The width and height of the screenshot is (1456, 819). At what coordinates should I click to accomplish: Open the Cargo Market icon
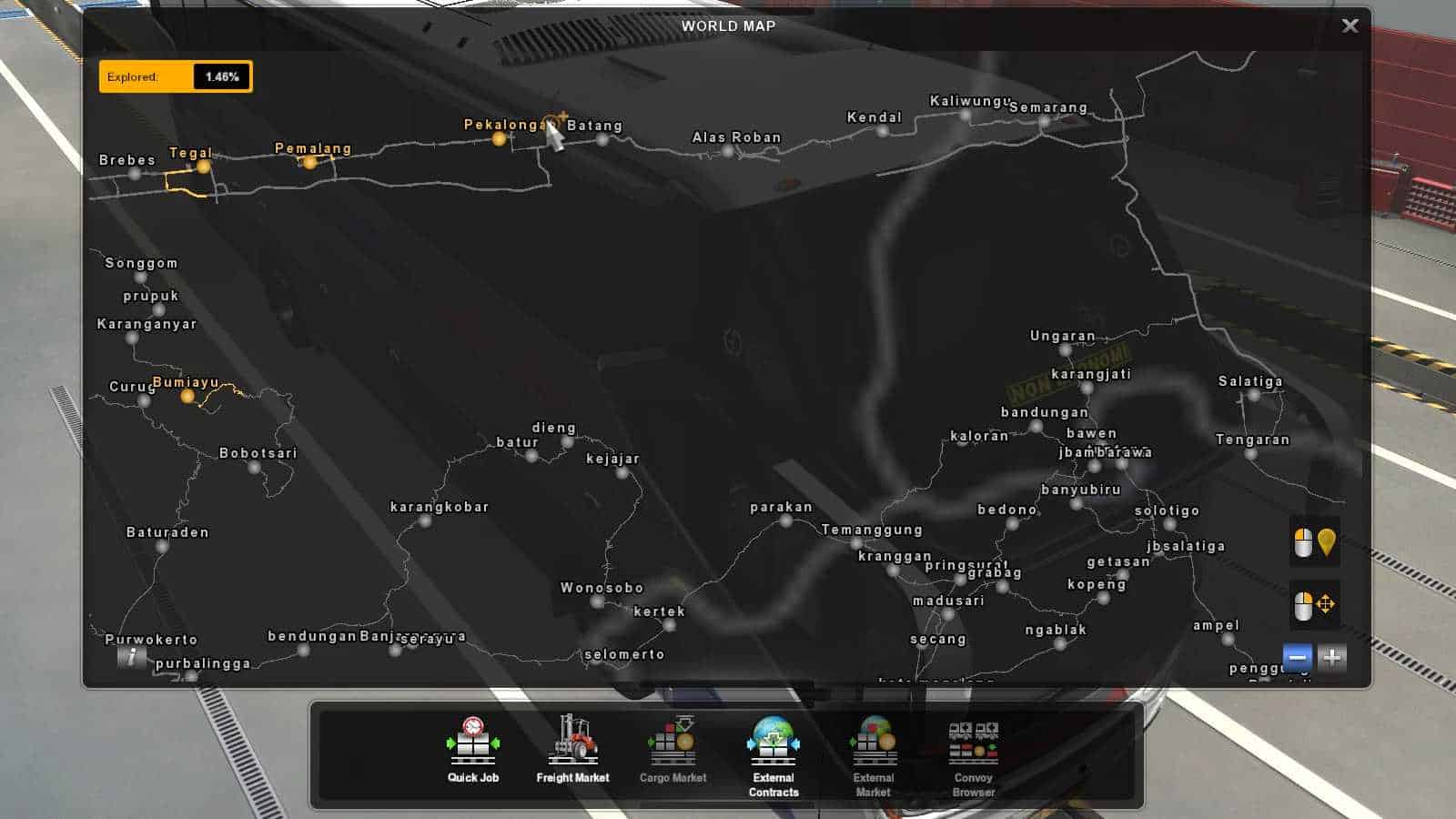(672, 742)
